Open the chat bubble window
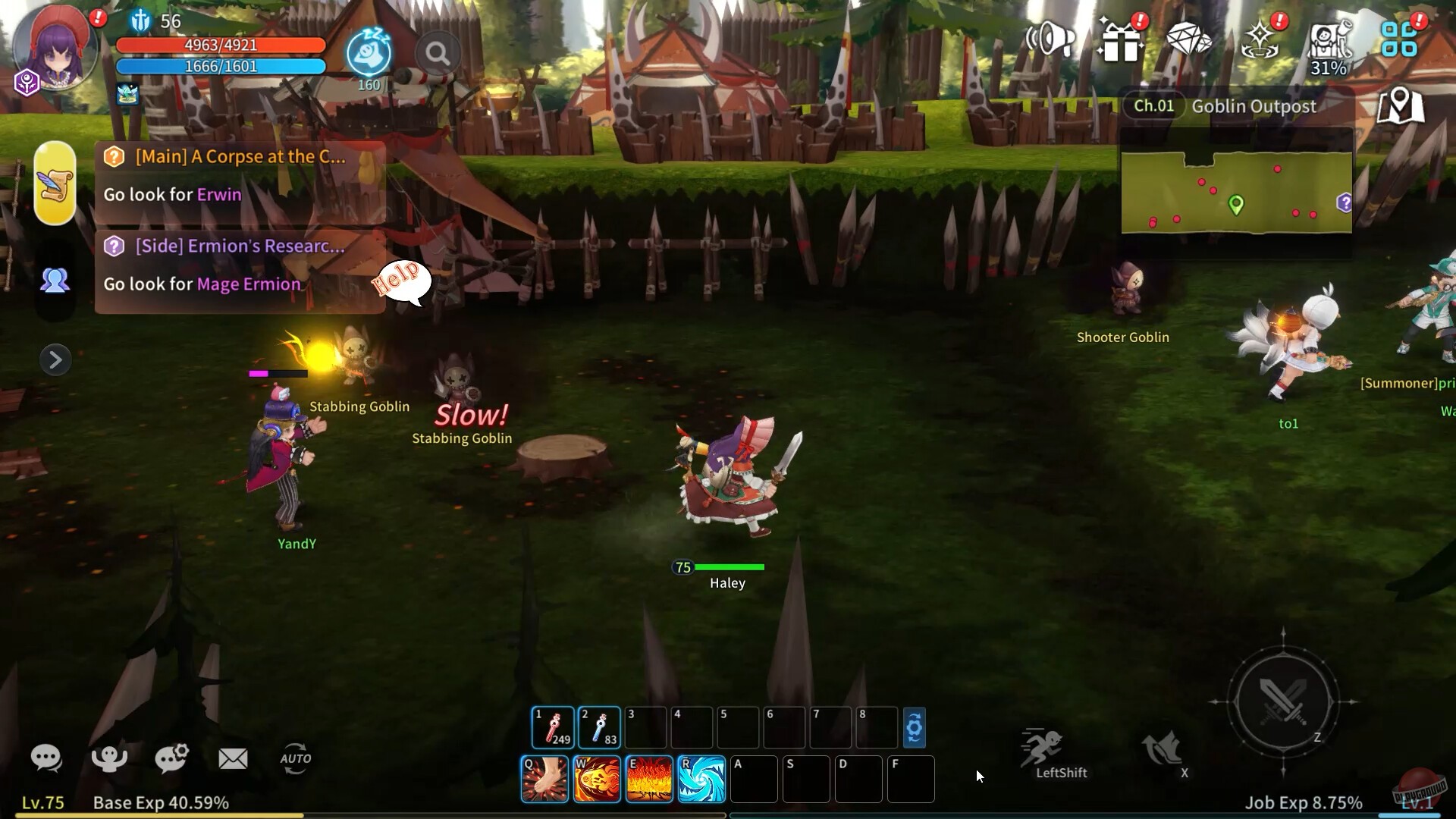The width and height of the screenshot is (1456, 819). pos(47,758)
